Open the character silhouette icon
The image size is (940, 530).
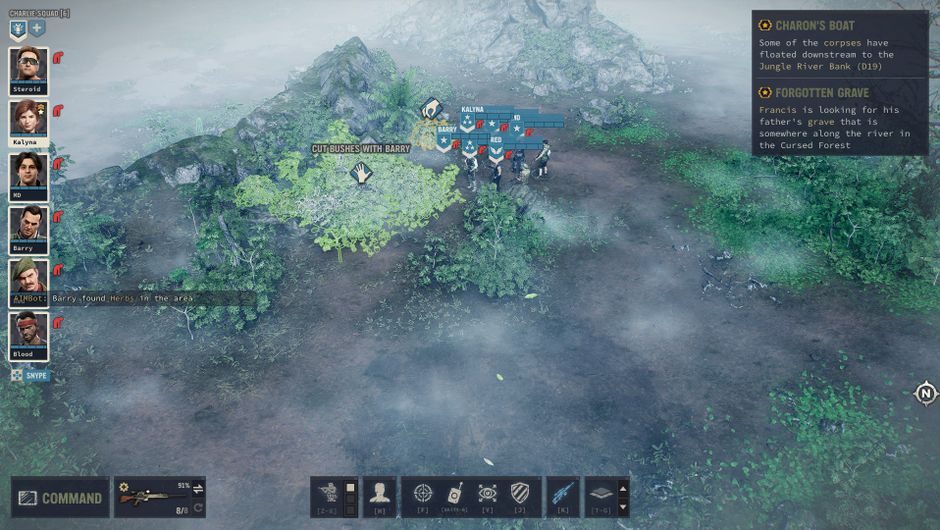379,493
